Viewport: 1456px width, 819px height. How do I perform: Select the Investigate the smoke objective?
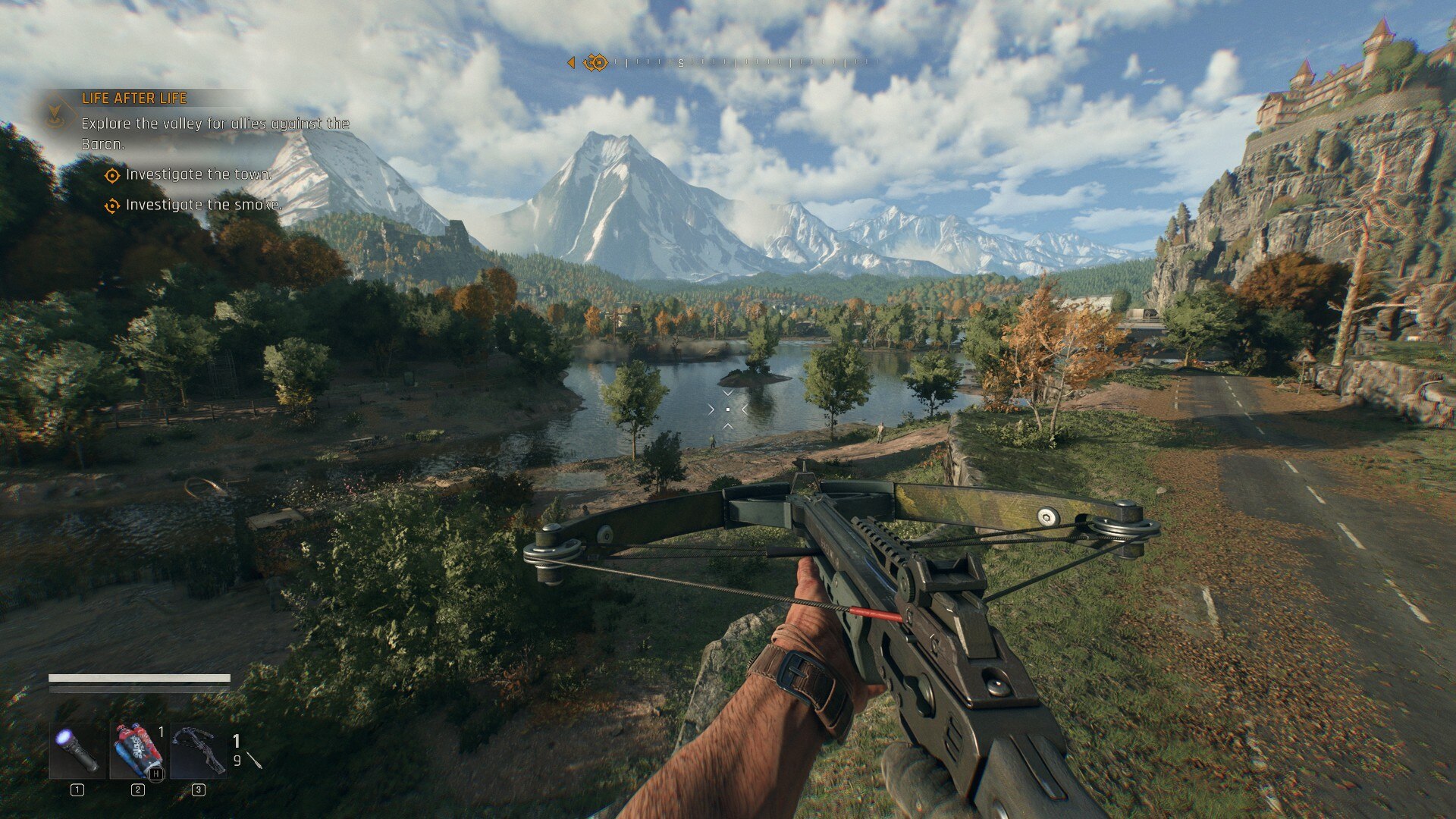(x=203, y=205)
